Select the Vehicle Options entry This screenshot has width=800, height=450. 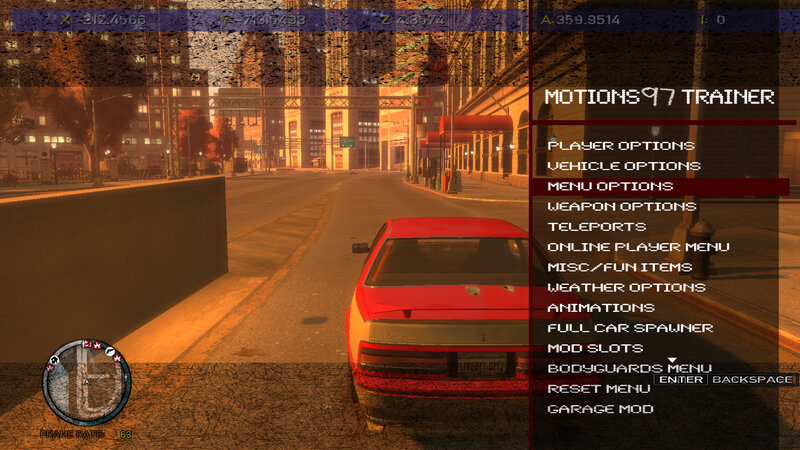[x=624, y=166]
